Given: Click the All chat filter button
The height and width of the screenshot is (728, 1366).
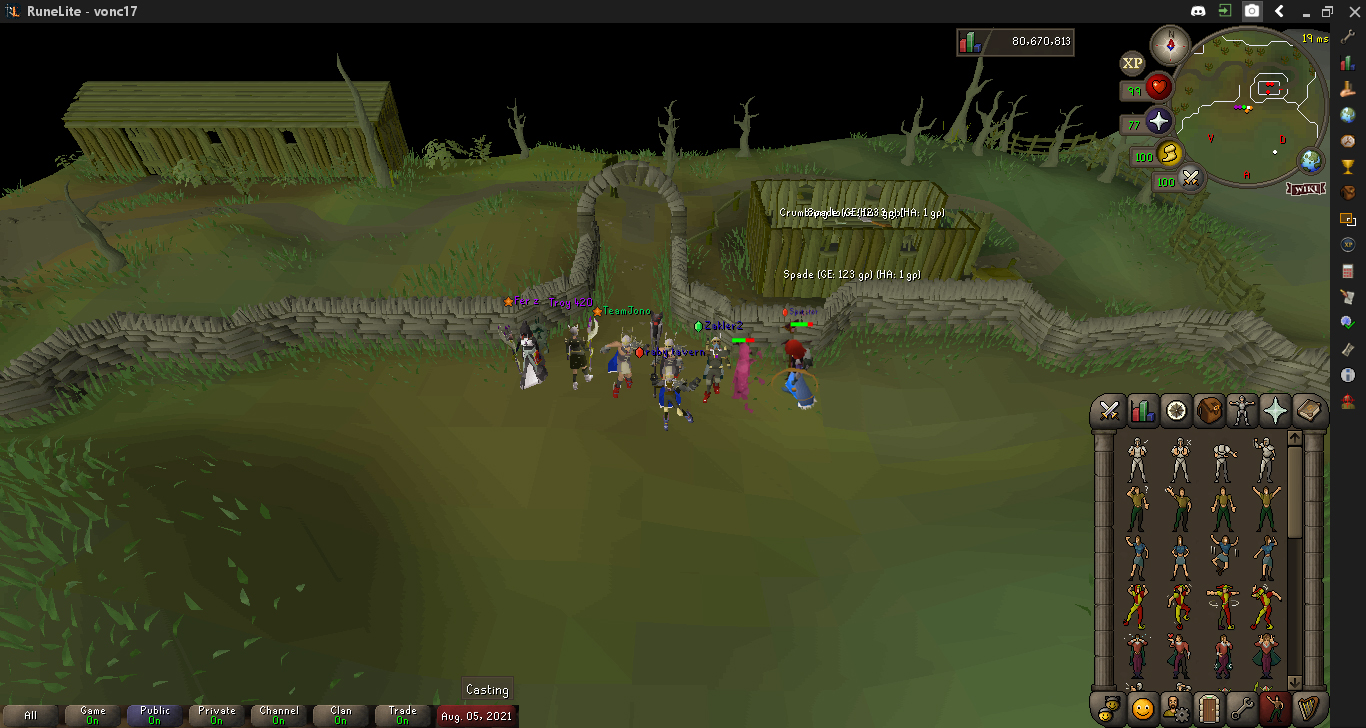Looking at the screenshot, I should pyautogui.click(x=30, y=716).
